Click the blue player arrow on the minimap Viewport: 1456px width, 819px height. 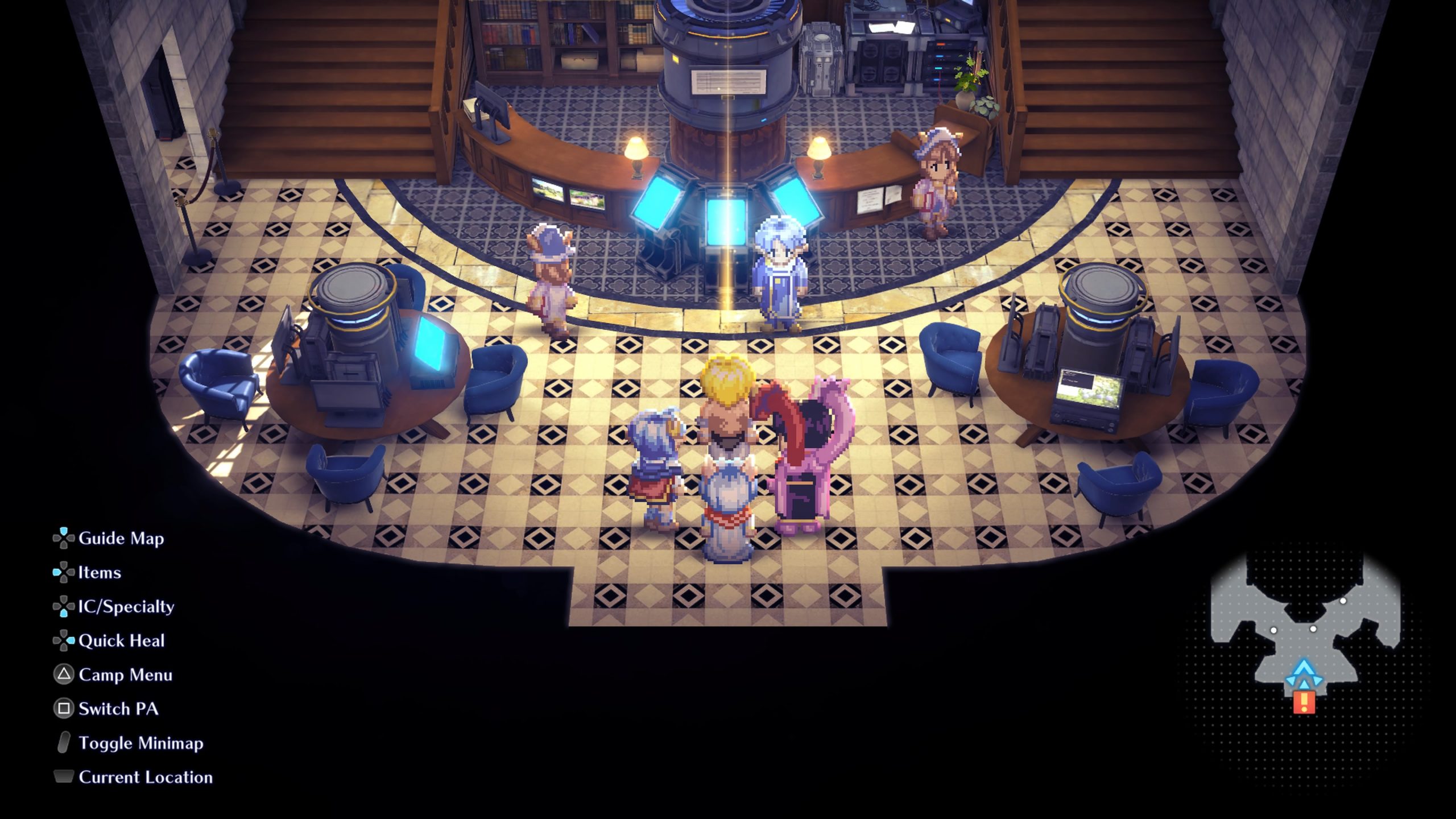1304,674
